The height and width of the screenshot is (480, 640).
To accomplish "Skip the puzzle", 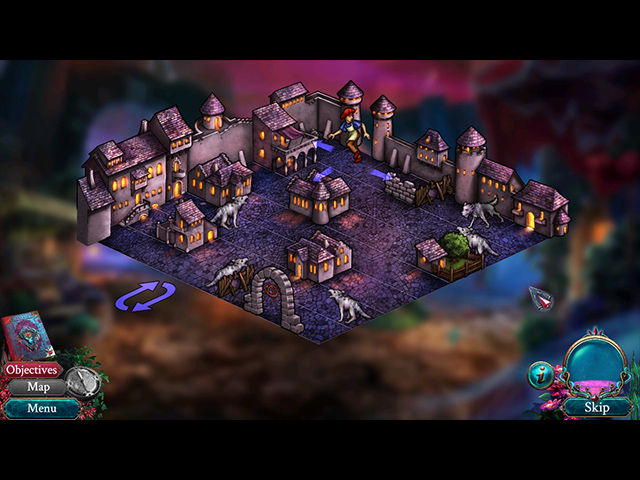I will click(x=598, y=407).
